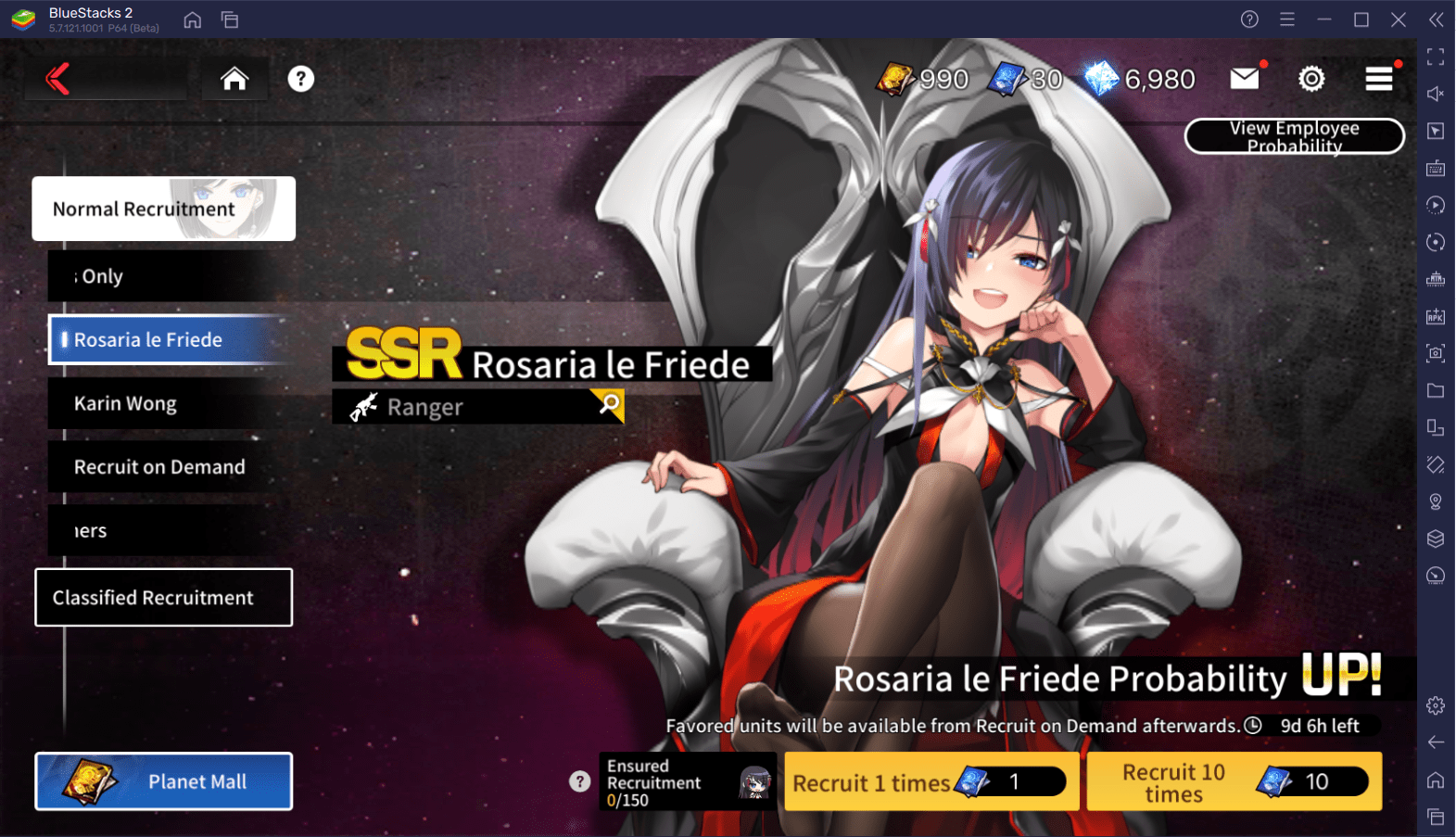Toggle BlueStacks fullscreen mode
The image size is (1456, 837).
tap(1434, 57)
